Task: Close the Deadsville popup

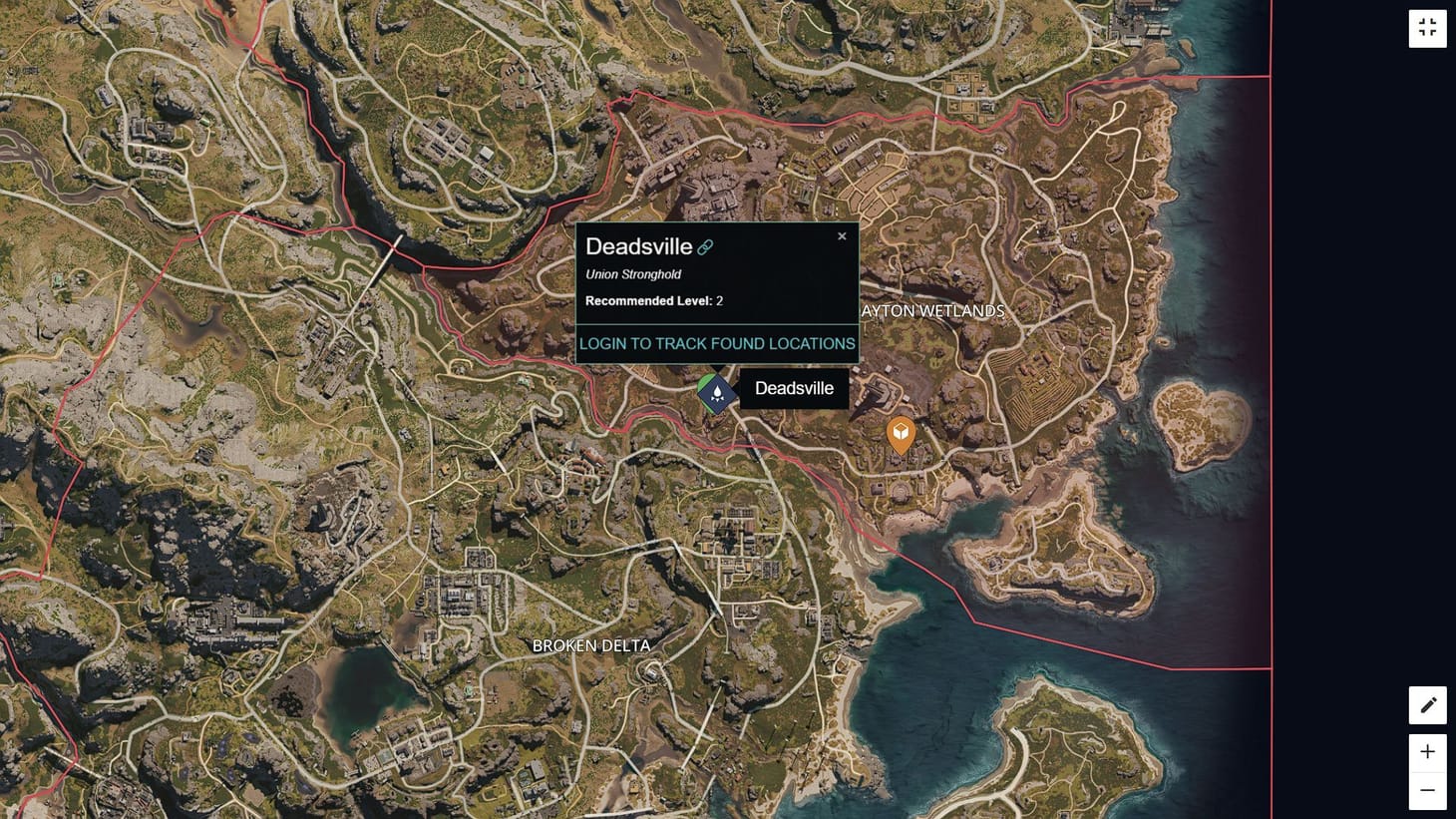Action: 842,235
